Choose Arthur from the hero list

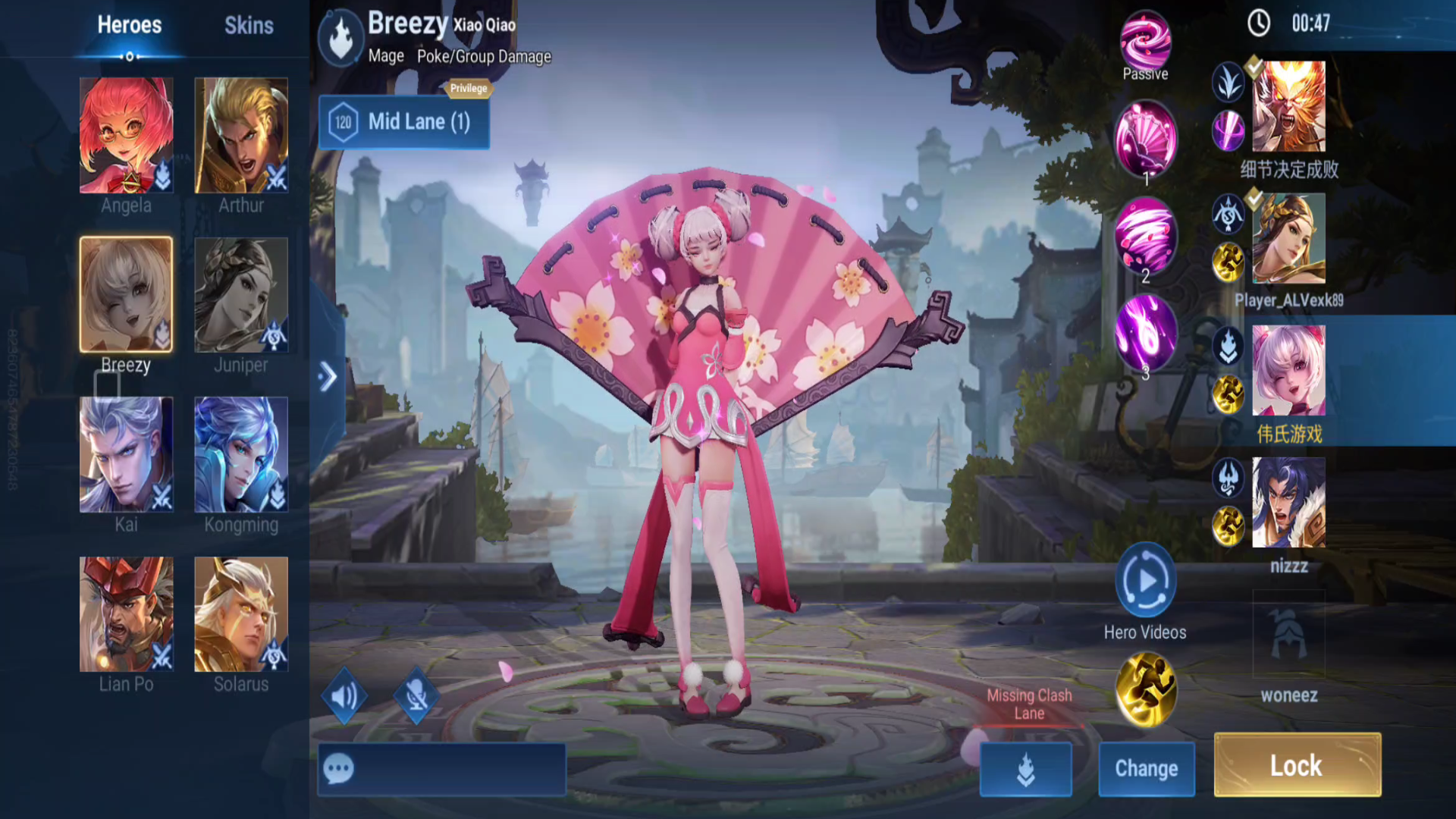tap(241, 135)
